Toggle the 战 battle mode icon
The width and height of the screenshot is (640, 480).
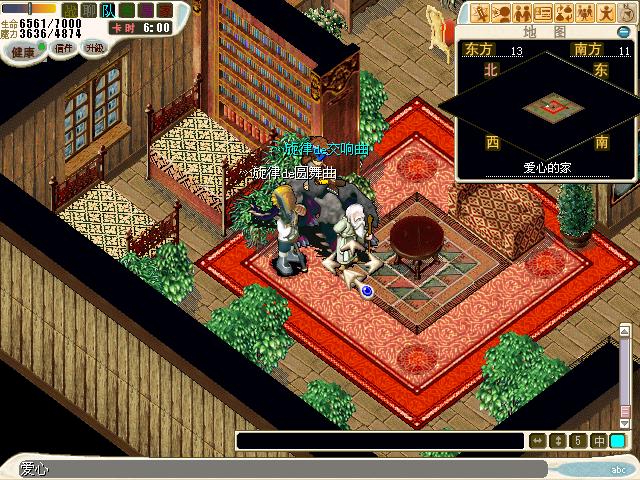click(x=72, y=10)
